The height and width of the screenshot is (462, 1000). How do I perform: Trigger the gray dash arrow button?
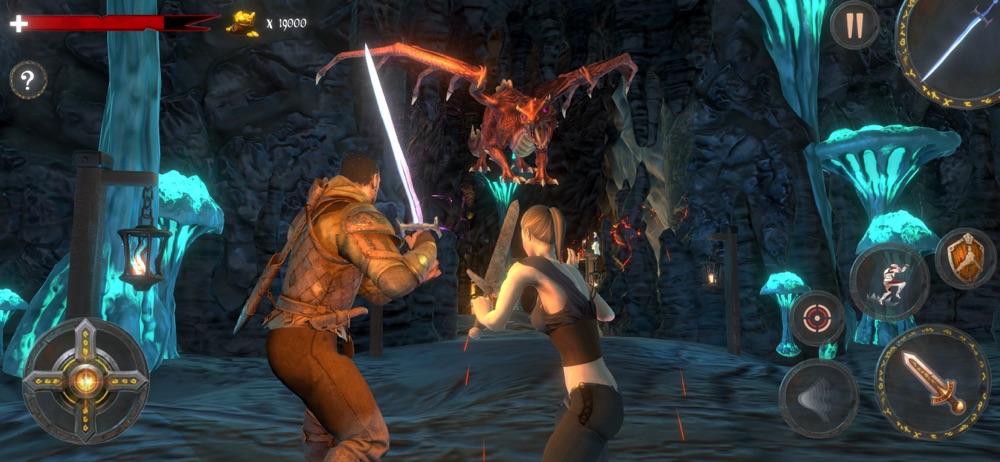(818, 398)
